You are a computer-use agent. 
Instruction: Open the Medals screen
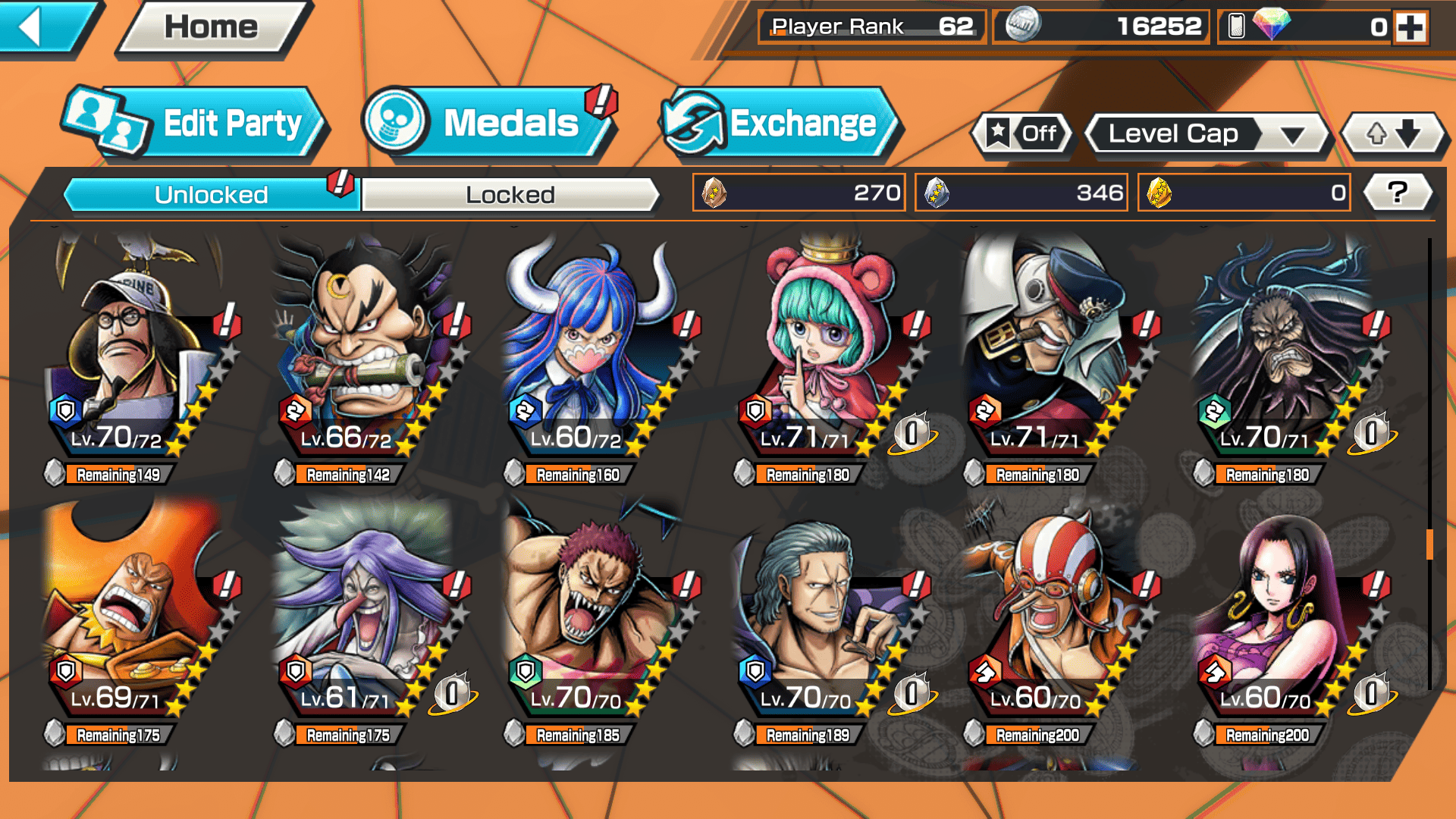pos(489,123)
